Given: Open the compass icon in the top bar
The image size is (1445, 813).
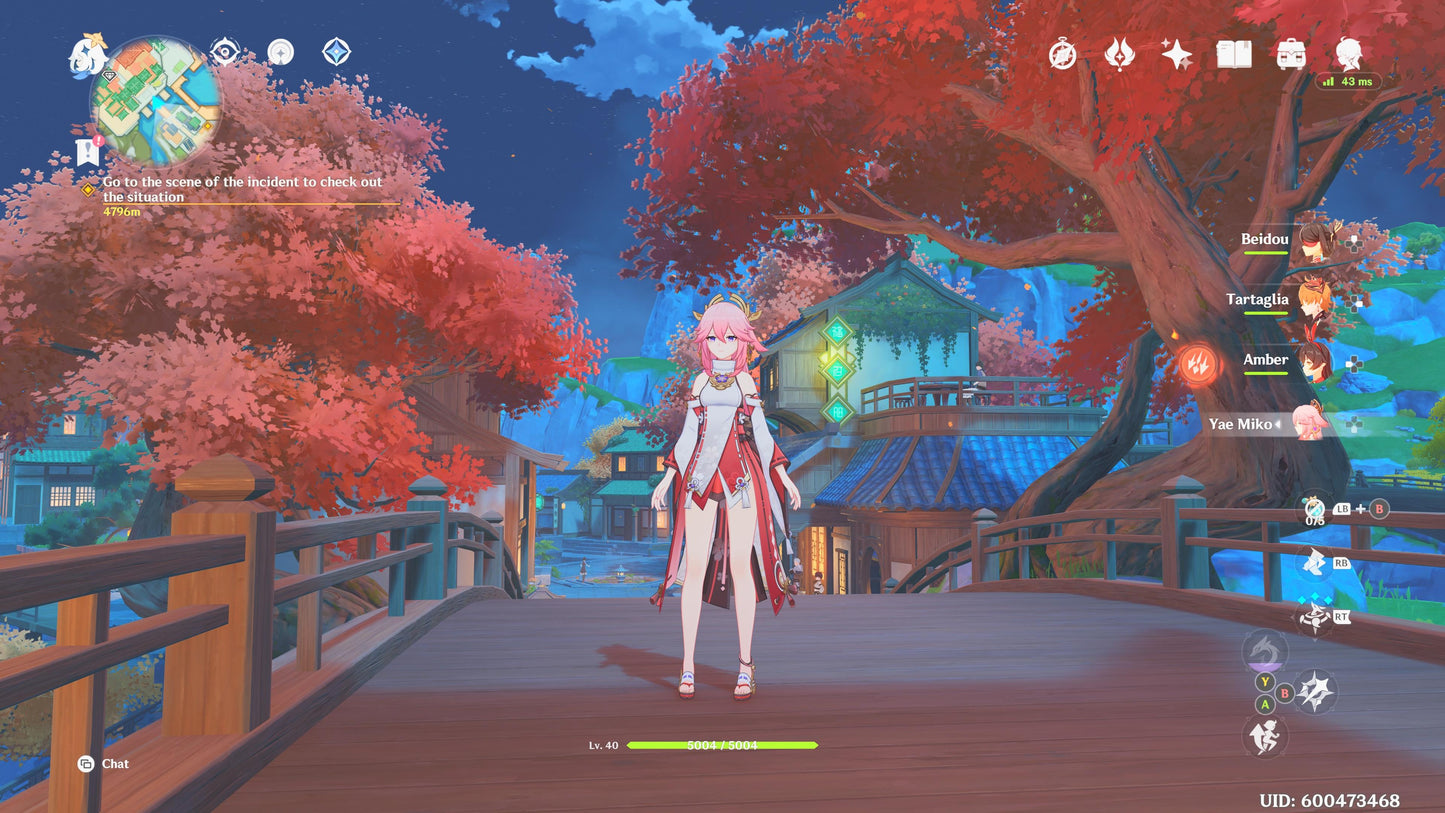Looking at the screenshot, I should click(x=1062, y=54).
